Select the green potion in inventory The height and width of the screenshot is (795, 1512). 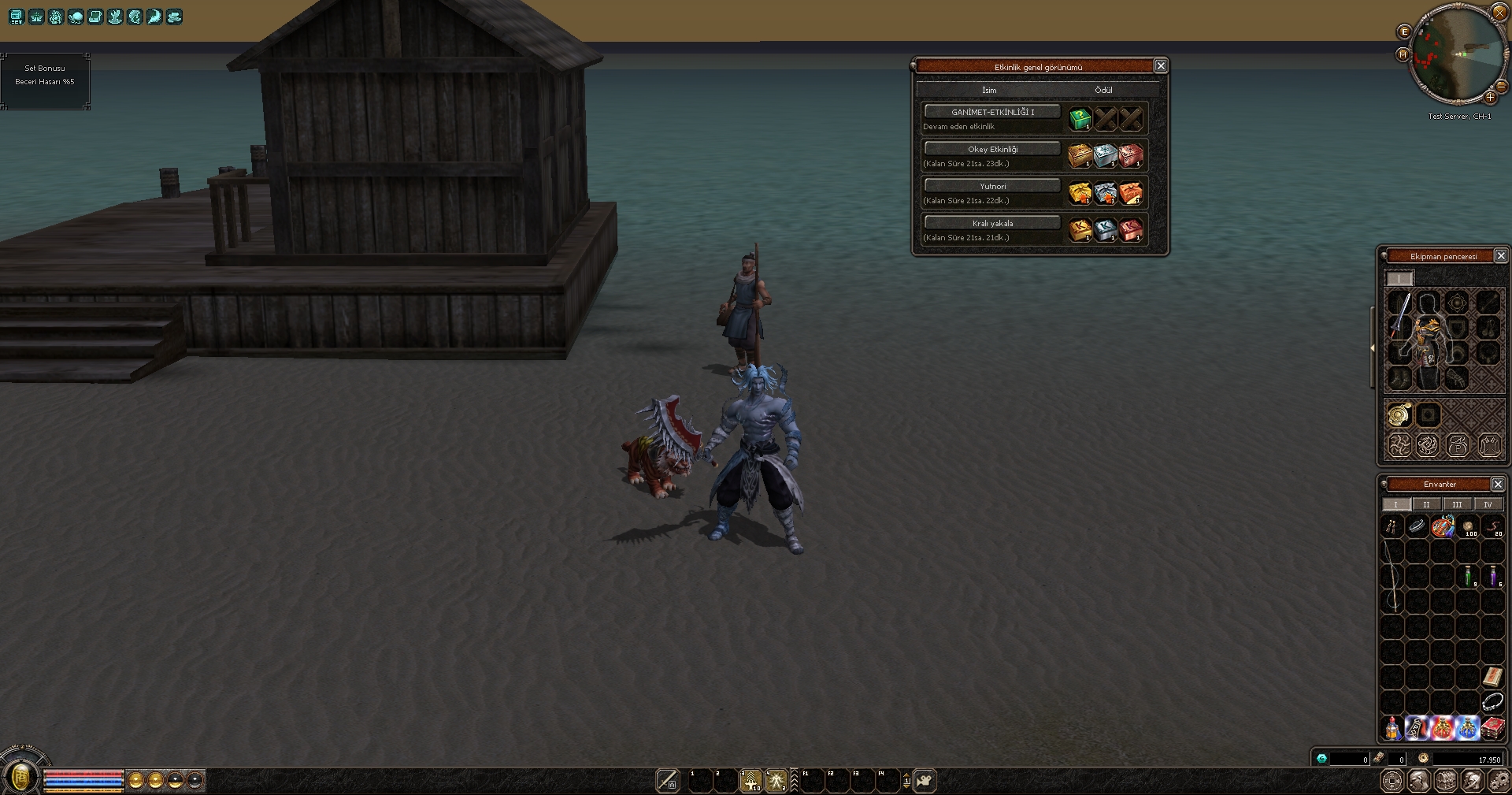pyautogui.click(x=1468, y=576)
